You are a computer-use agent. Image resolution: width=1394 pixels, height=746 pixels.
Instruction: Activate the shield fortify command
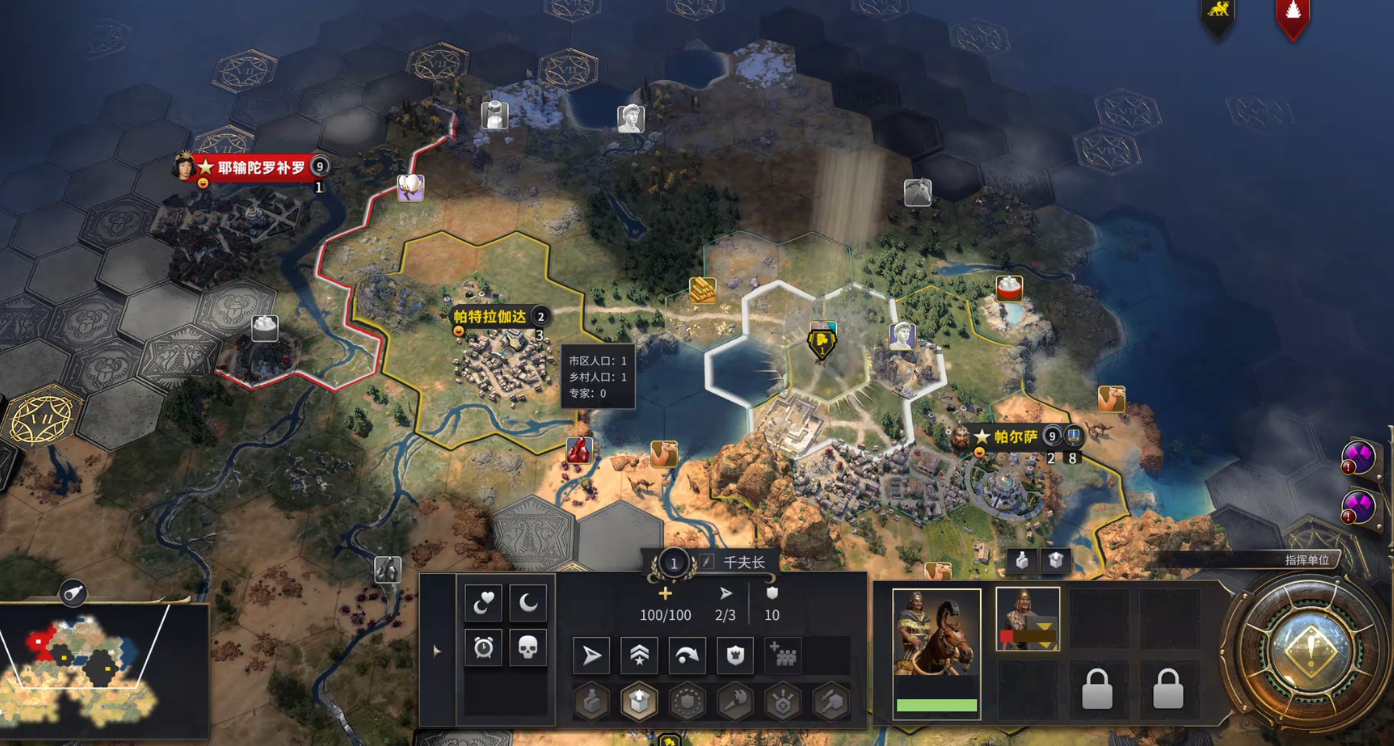pyautogui.click(x=735, y=656)
